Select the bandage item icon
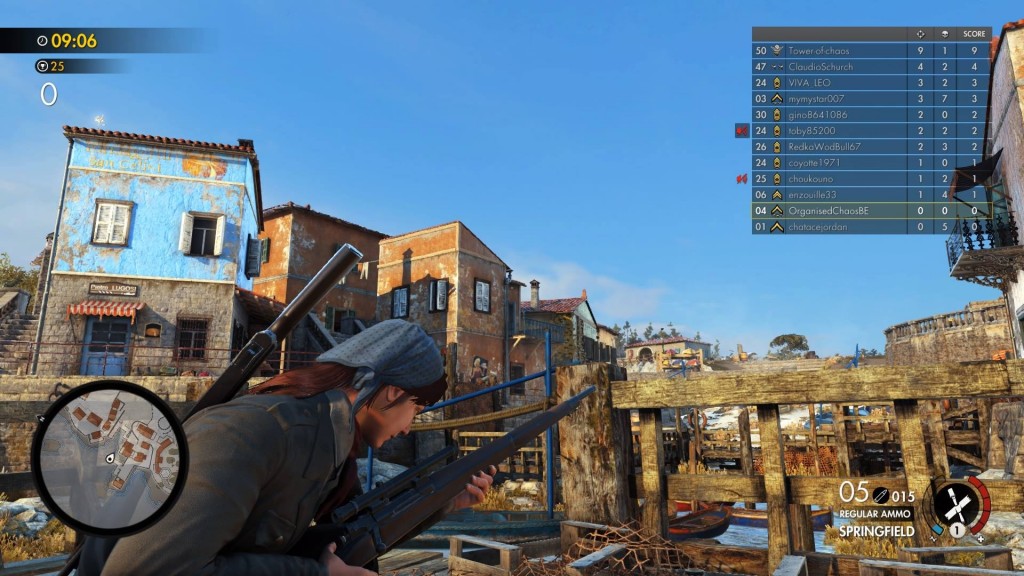The image size is (1024, 576). (957, 503)
